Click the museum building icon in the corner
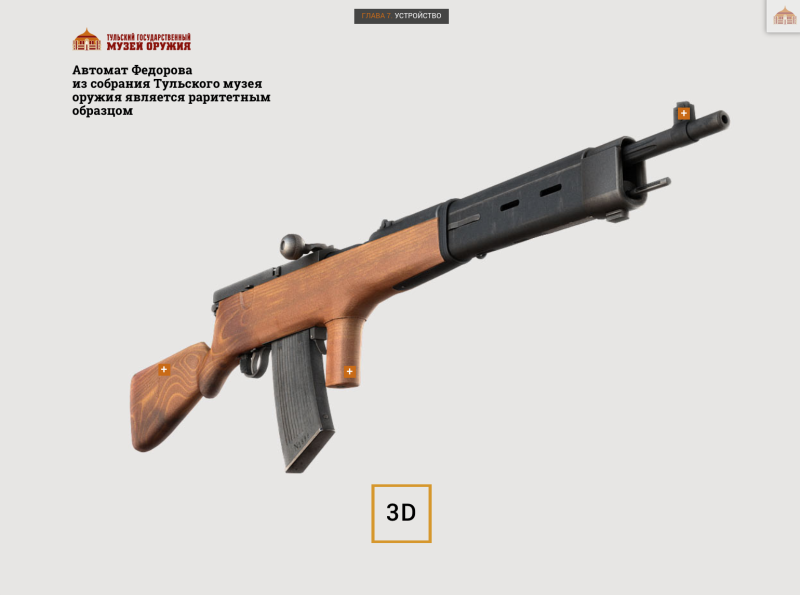Viewport: 800px width, 595px height. click(784, 16)
